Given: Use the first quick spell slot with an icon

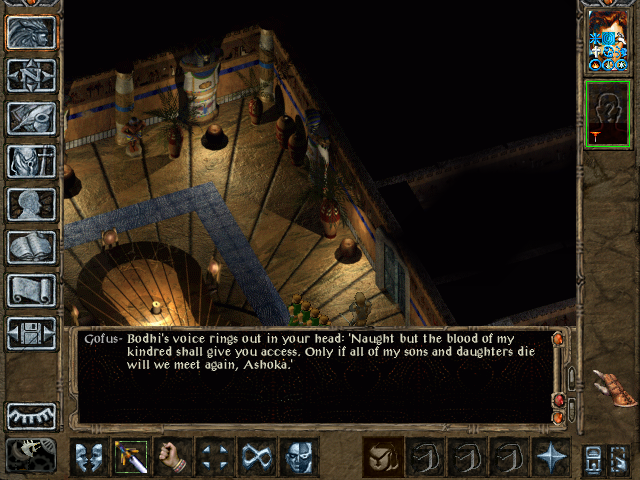Looking at the screenshot, I should click(x=381, y=457).
